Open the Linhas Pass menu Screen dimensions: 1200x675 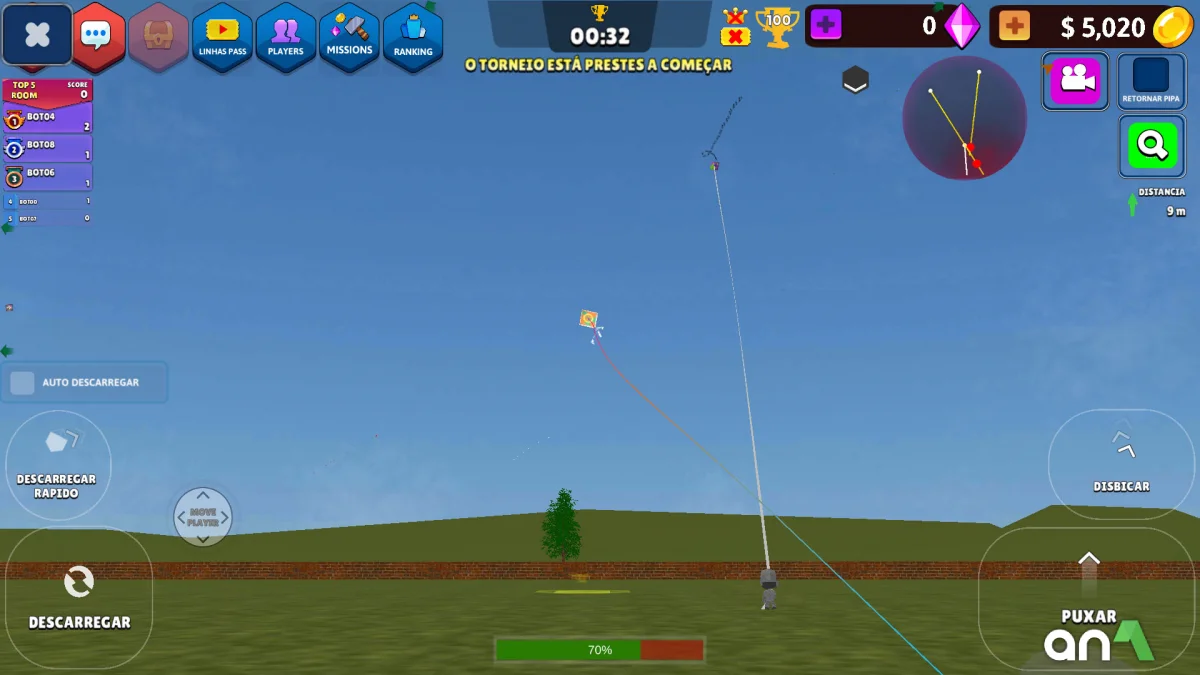pyautogui.click(x=222, y=37)
